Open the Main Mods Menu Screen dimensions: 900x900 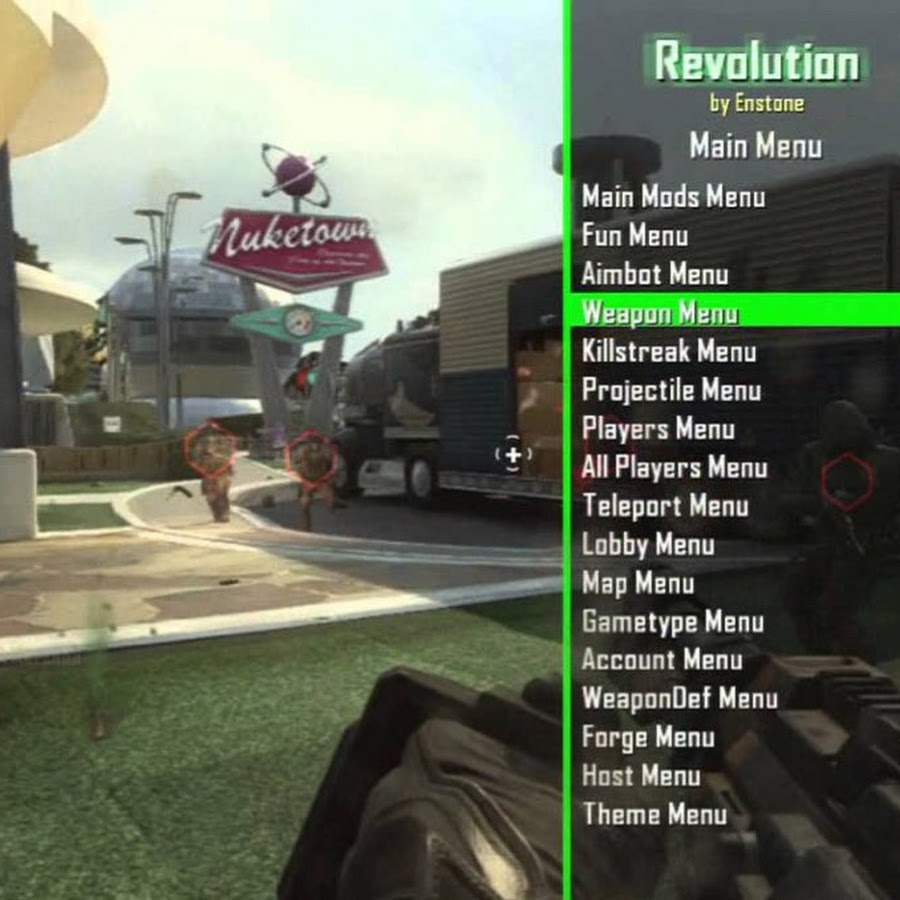673,197
